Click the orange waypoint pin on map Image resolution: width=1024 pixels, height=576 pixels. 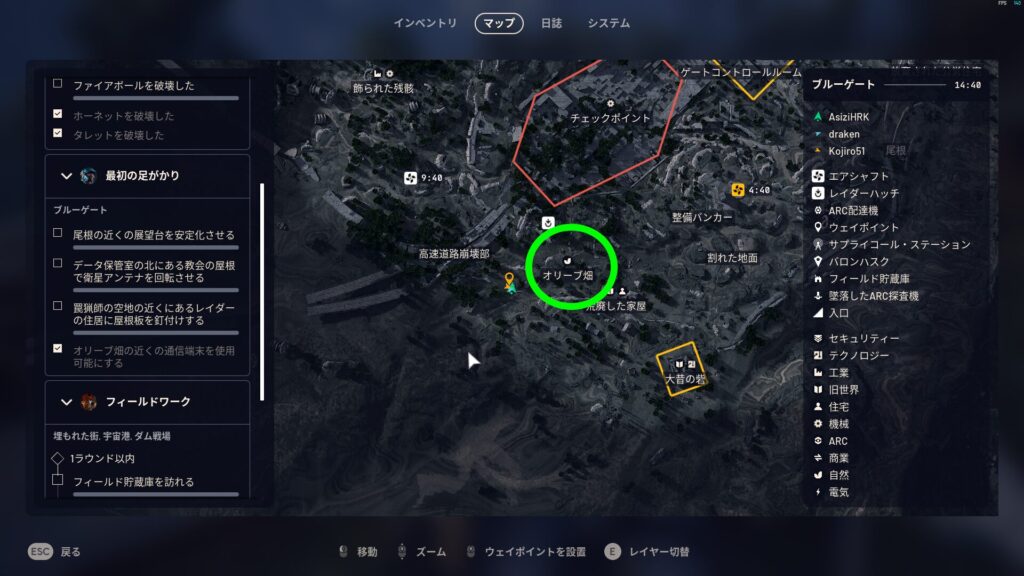pos(509,280)
